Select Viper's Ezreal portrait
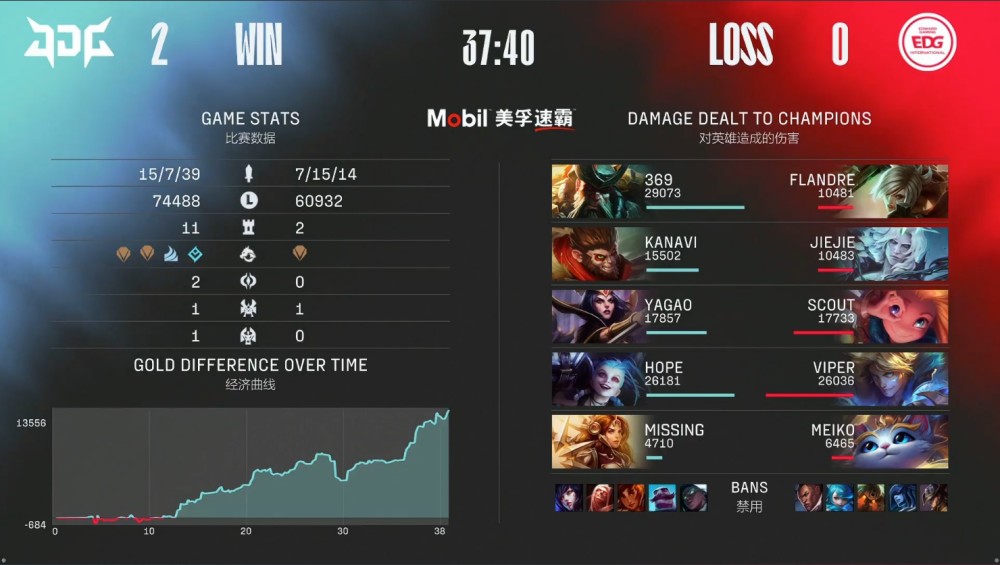 click(904, 379)
